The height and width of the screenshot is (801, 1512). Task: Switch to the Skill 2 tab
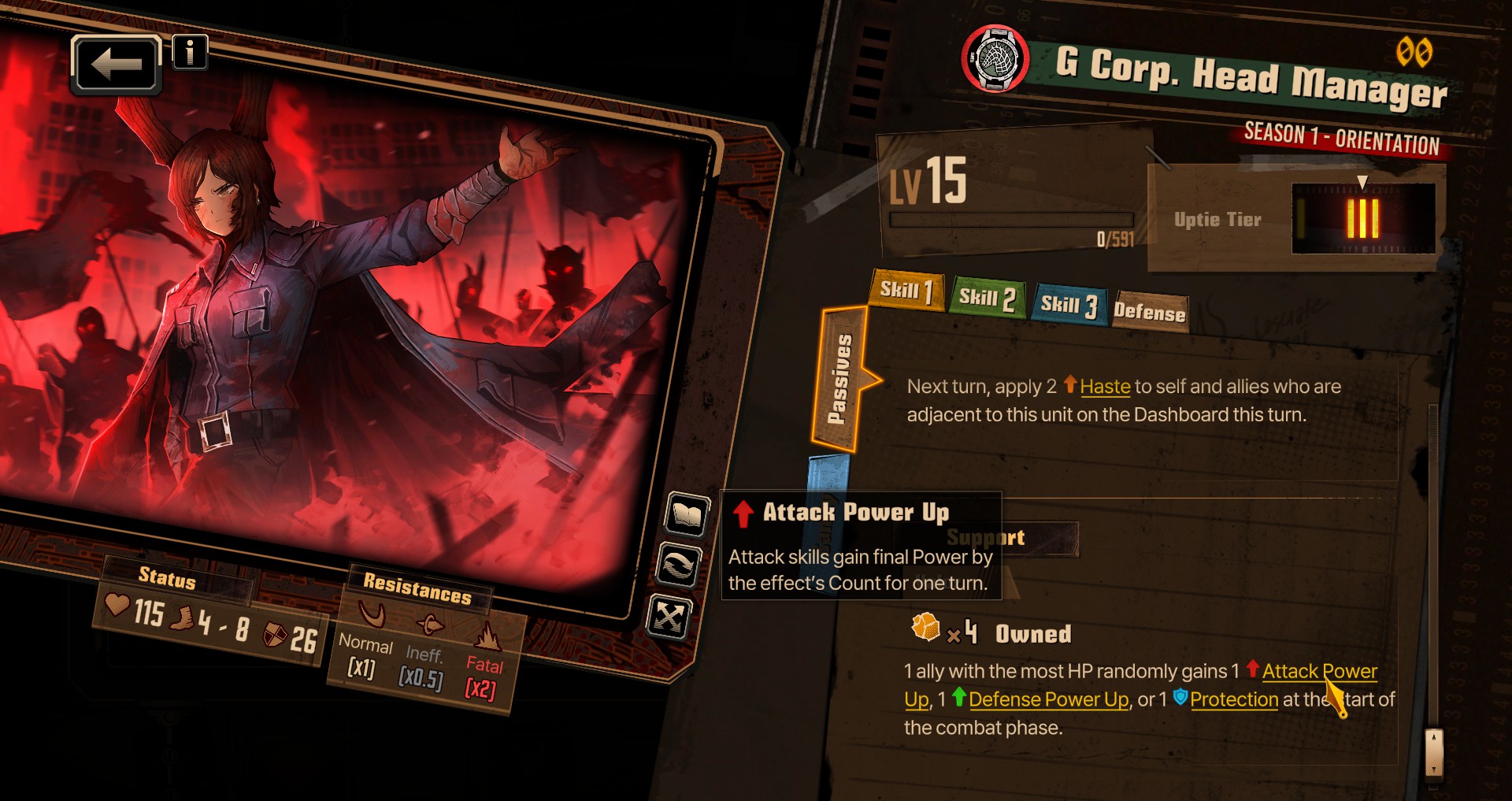pos(987,299)
